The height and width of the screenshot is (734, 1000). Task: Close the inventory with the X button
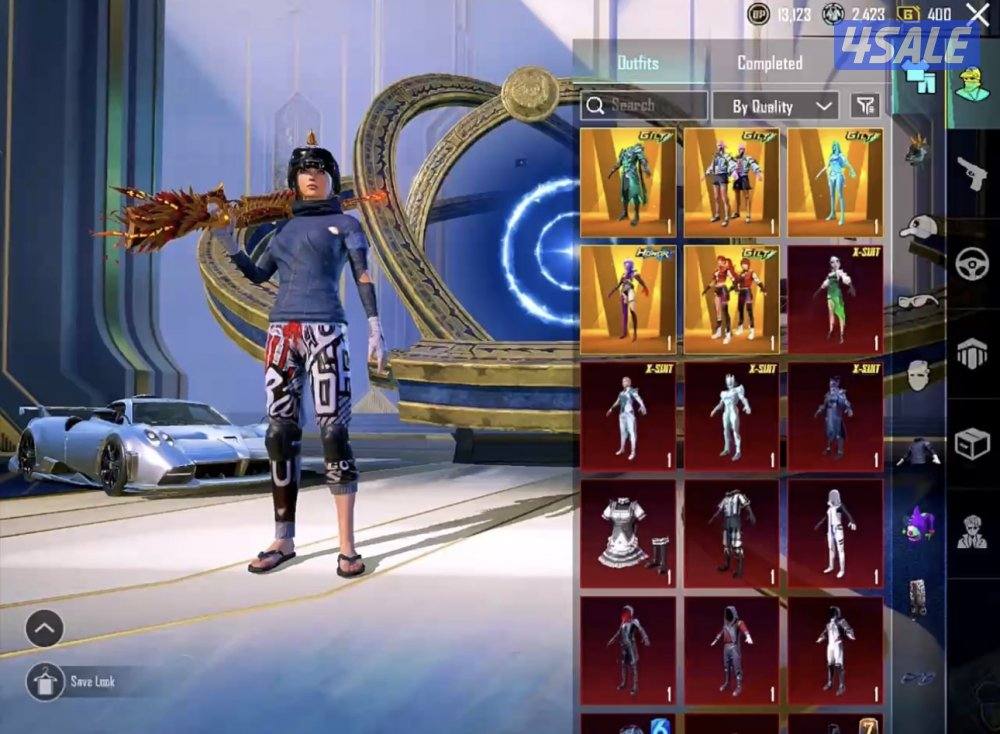pyautogui.click(x=977, y=14)
